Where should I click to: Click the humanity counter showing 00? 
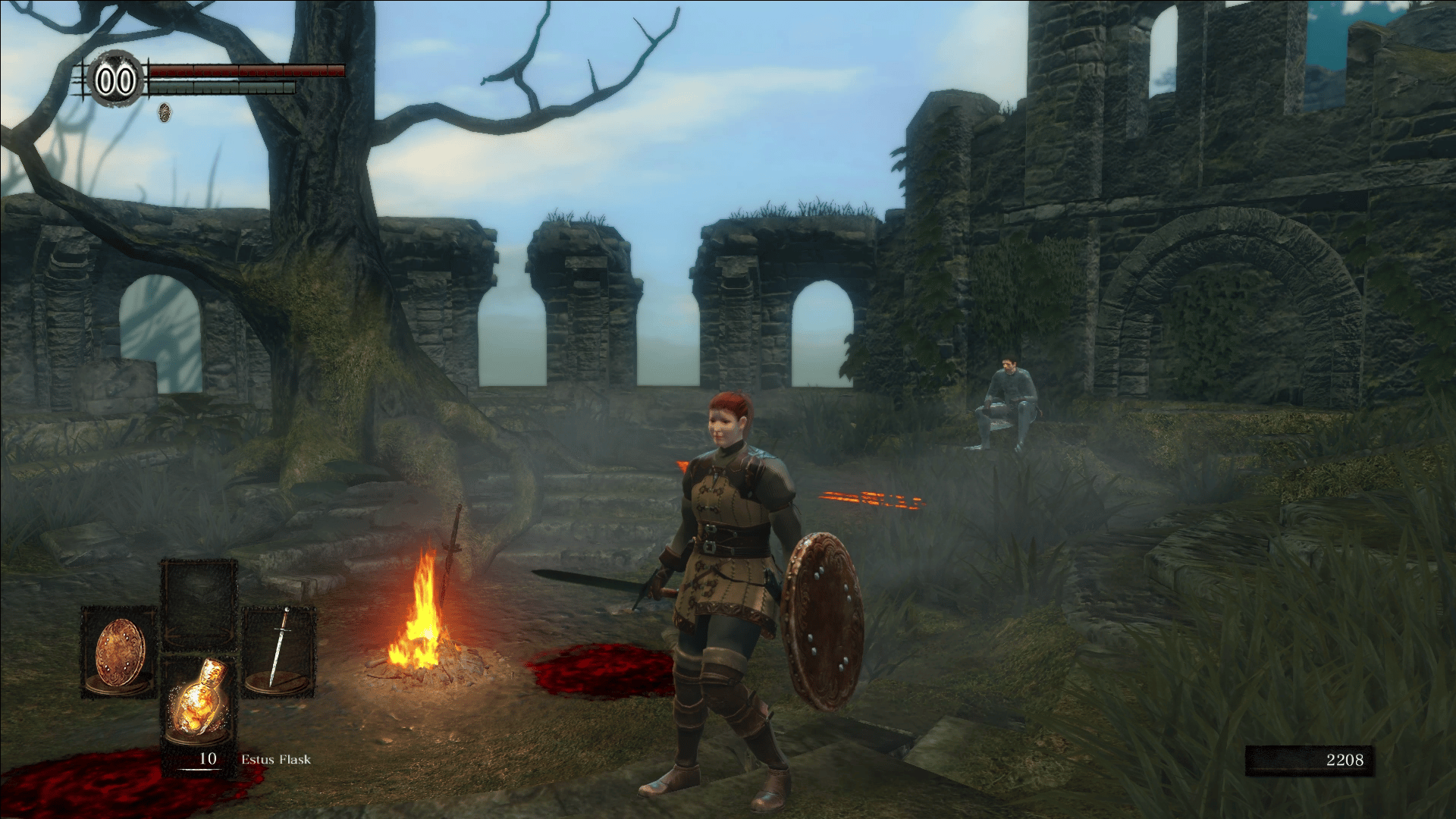pos(115,78)
